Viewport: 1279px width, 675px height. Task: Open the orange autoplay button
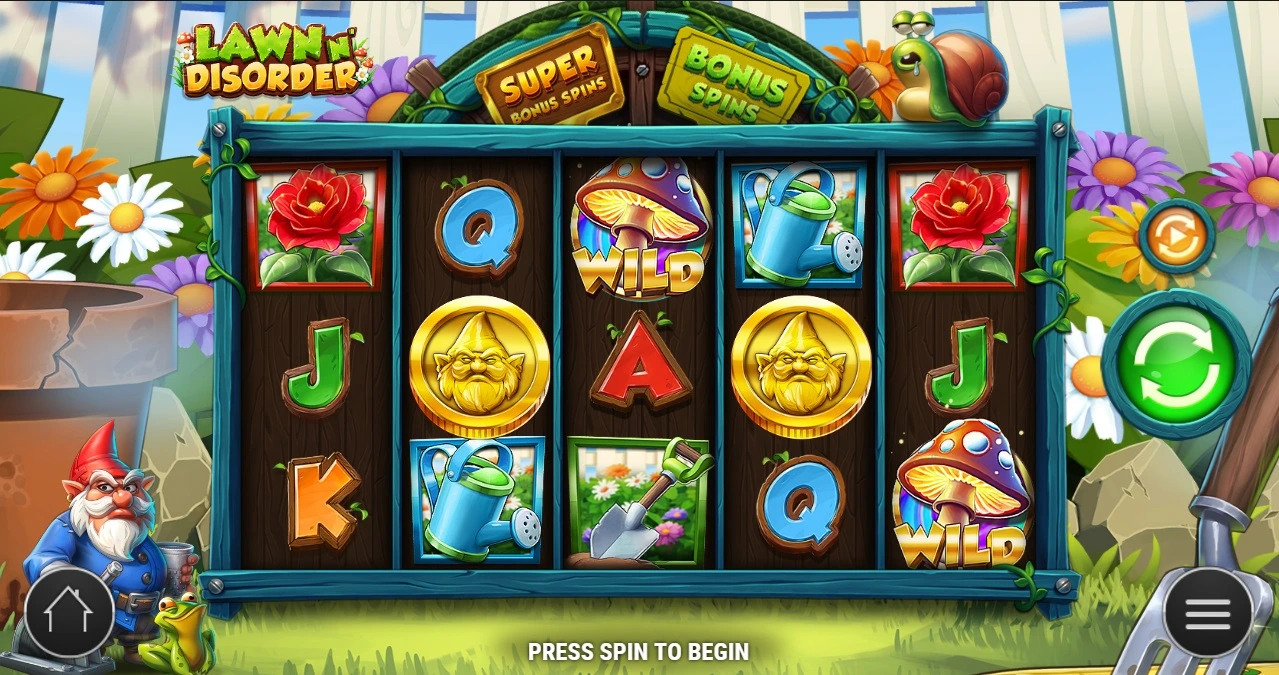[x=1176, y=237]
